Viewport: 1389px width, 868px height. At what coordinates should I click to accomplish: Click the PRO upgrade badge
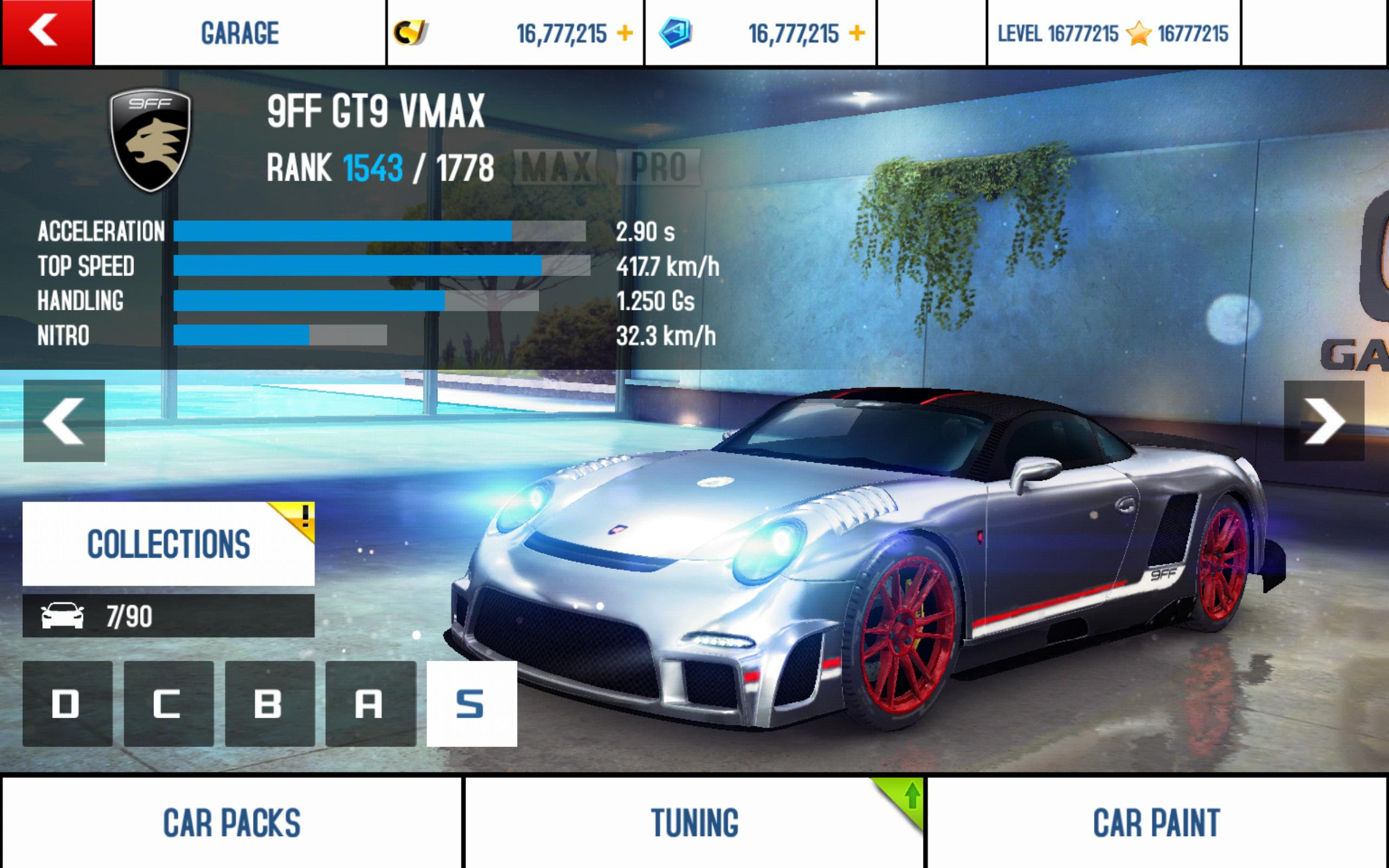point(658,167)
